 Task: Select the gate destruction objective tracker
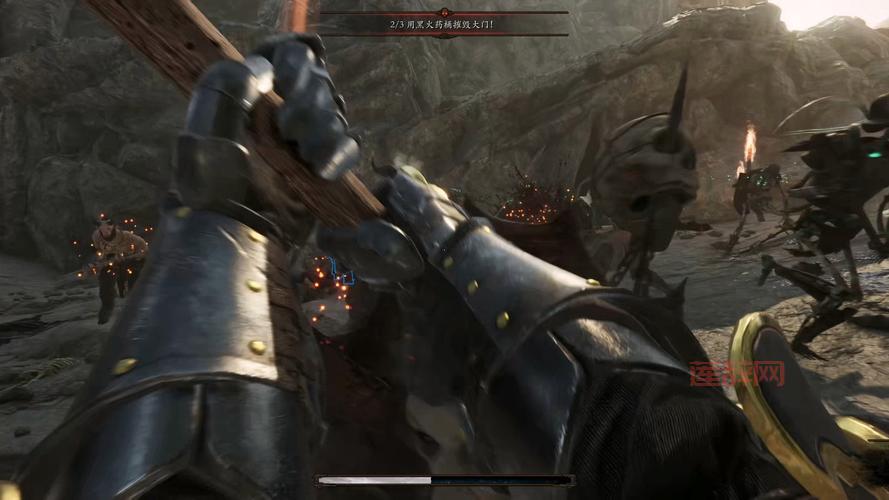click(x=443, y=23)
